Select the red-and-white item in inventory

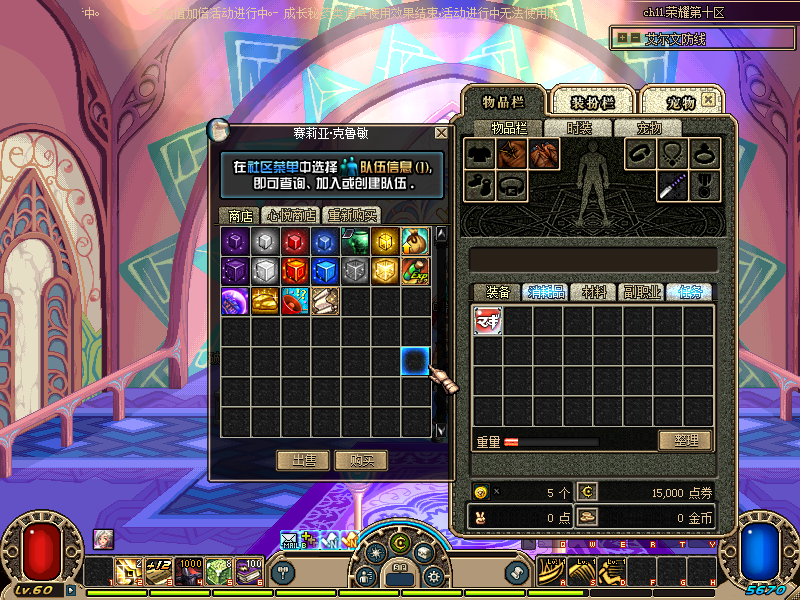tap(488, 320)
